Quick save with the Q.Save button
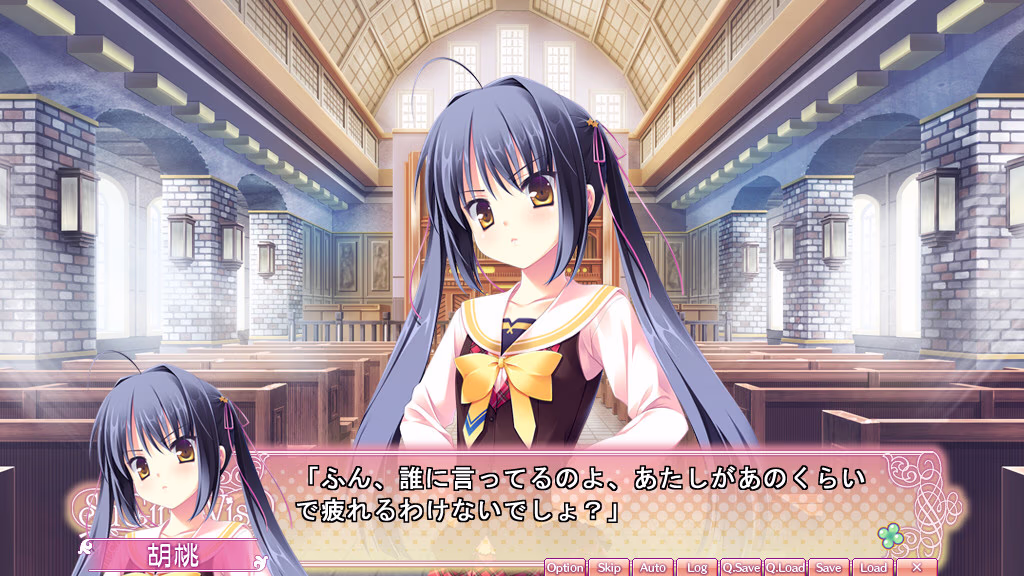The width and height of the screenshot is (1024, 576). (x=741, y=567)
